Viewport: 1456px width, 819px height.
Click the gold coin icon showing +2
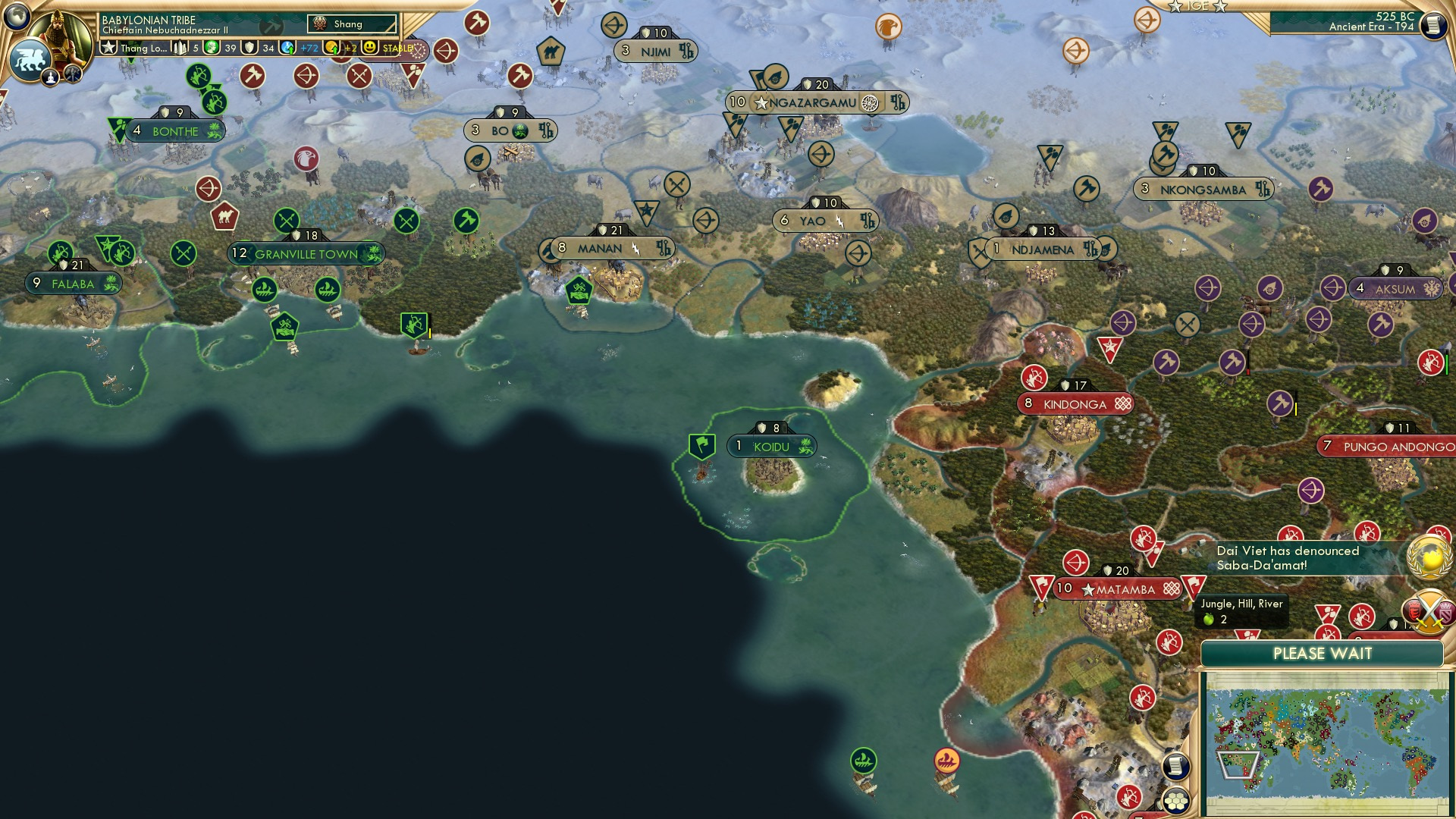(x=332, y=48)
